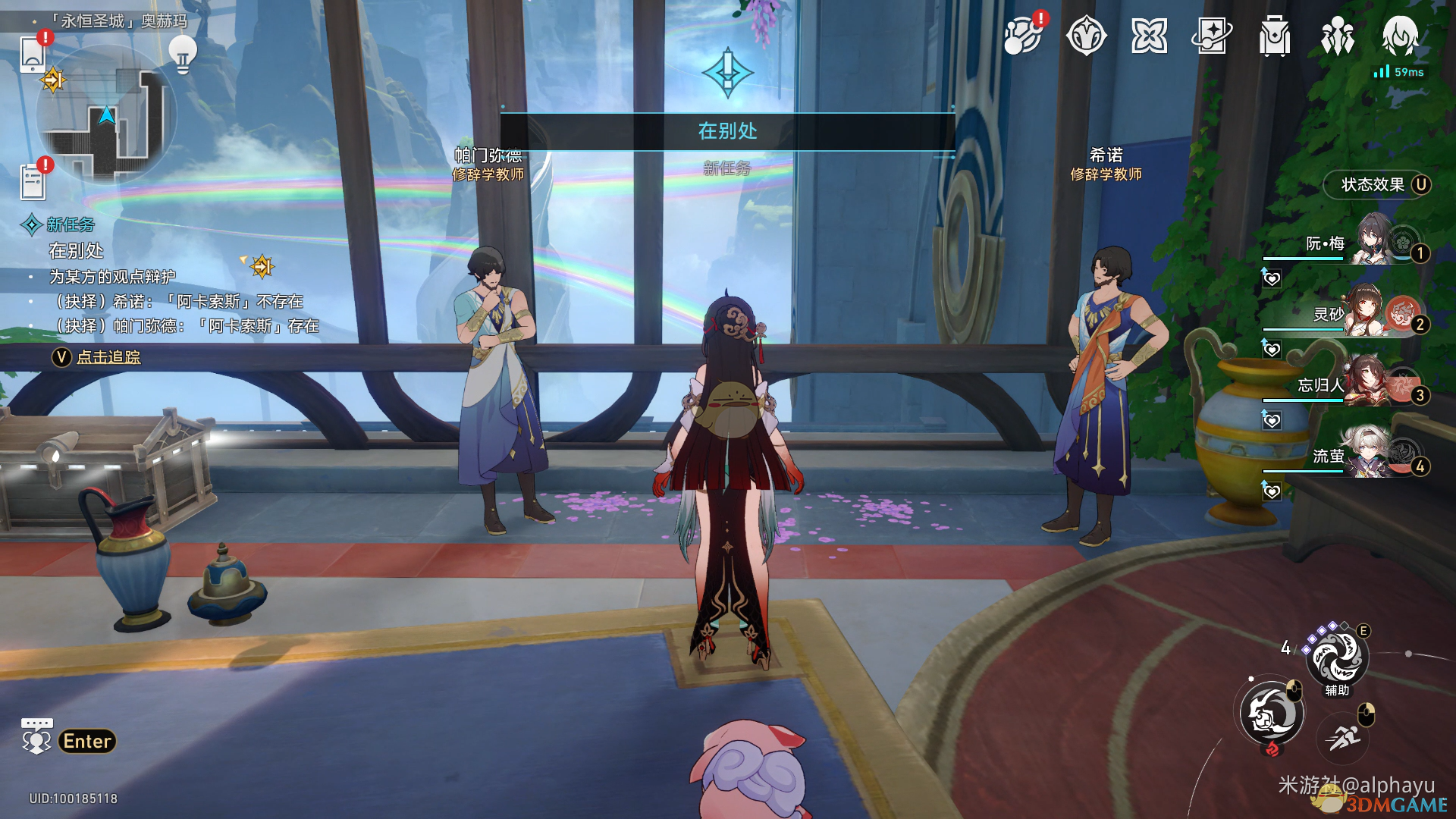Open the character head icon
1456x819 pixels.
[1400, 36]
